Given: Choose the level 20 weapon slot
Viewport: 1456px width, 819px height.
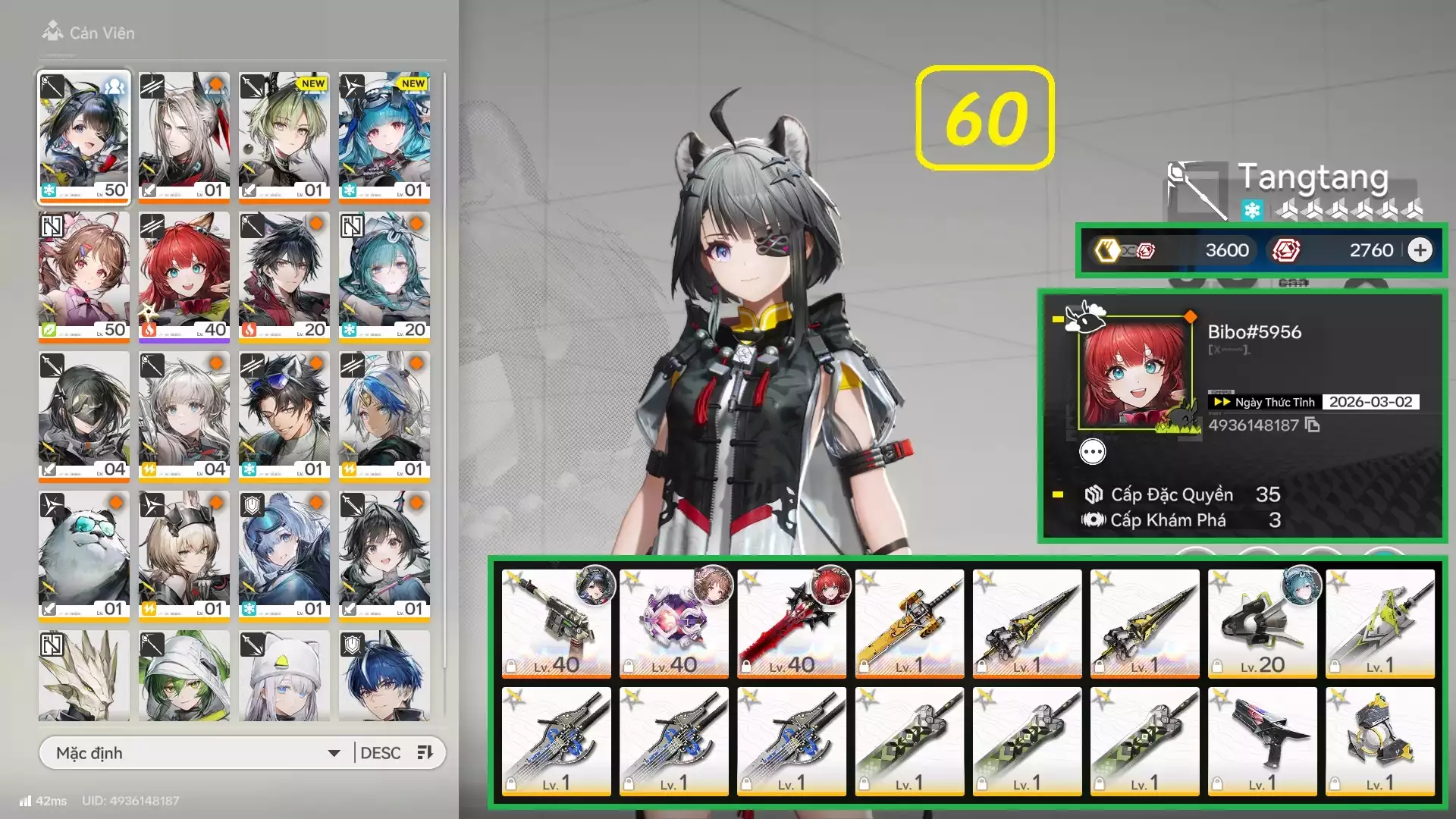Looking at the screenshot, I should point(1262,623).
